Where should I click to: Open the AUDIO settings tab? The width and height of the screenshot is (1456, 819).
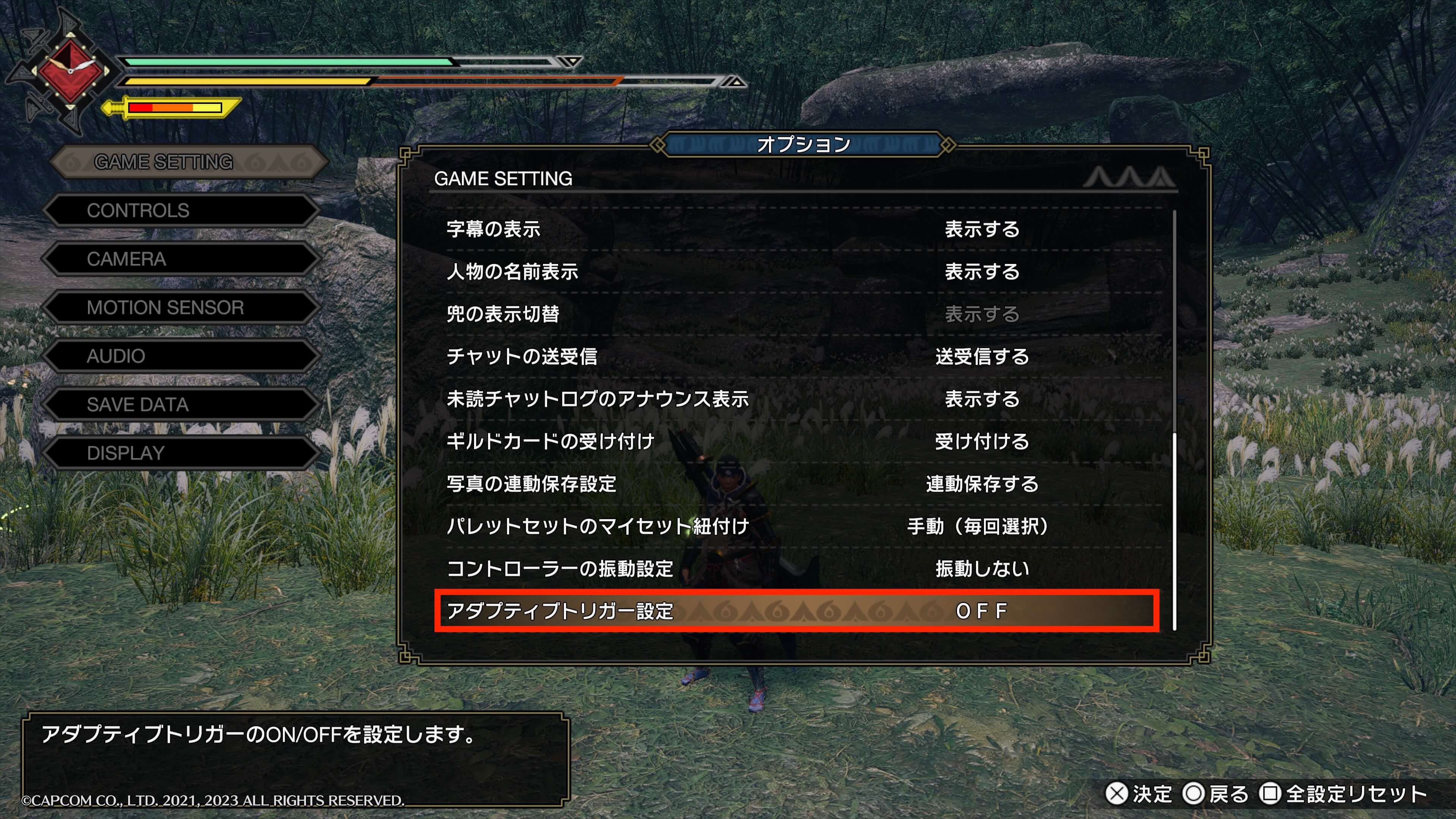(181, 357)
